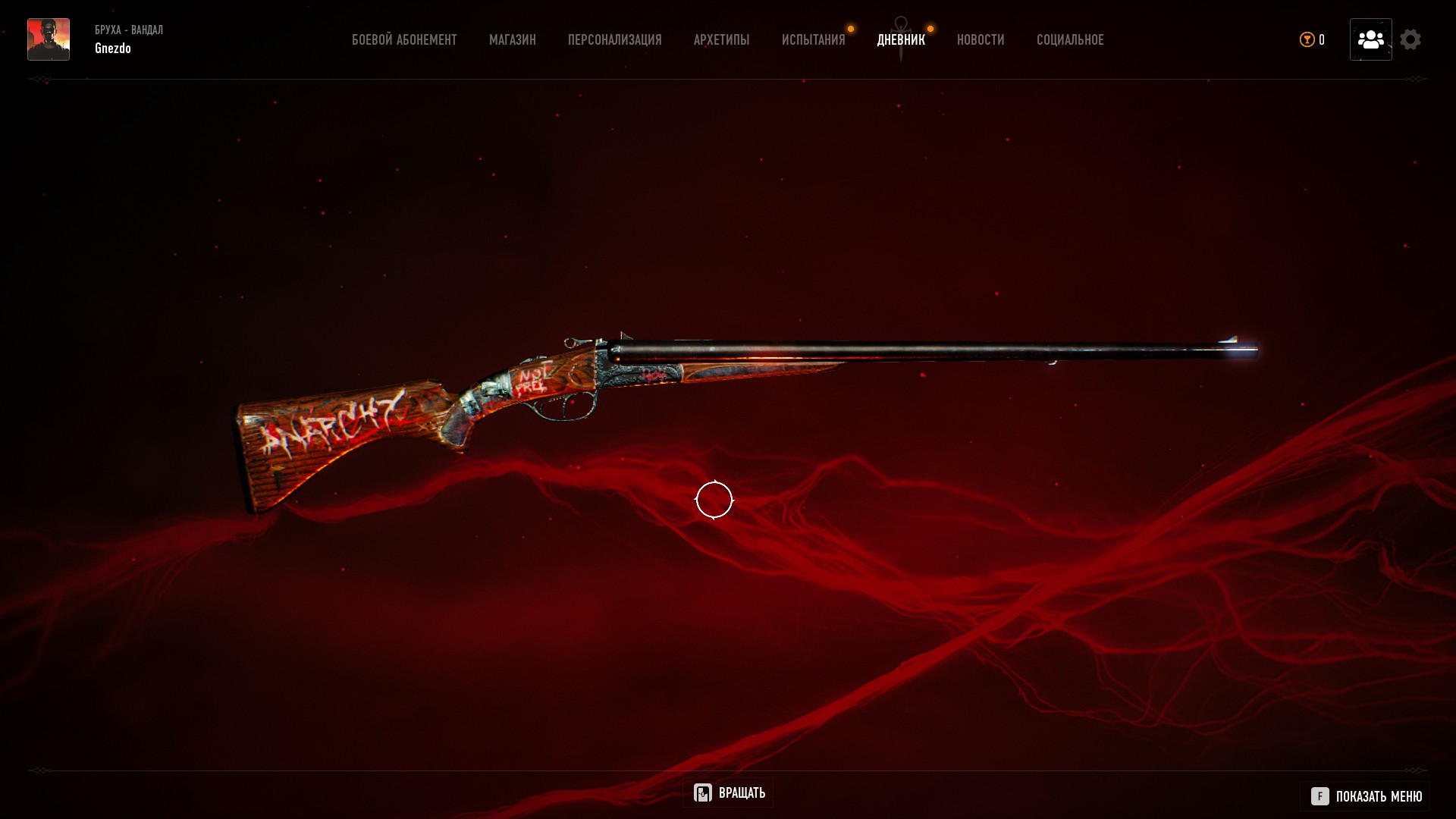Switch to the Дневник tab
Image resolution: width=1456 pixels, height=819 pixels.
point(901,40)
